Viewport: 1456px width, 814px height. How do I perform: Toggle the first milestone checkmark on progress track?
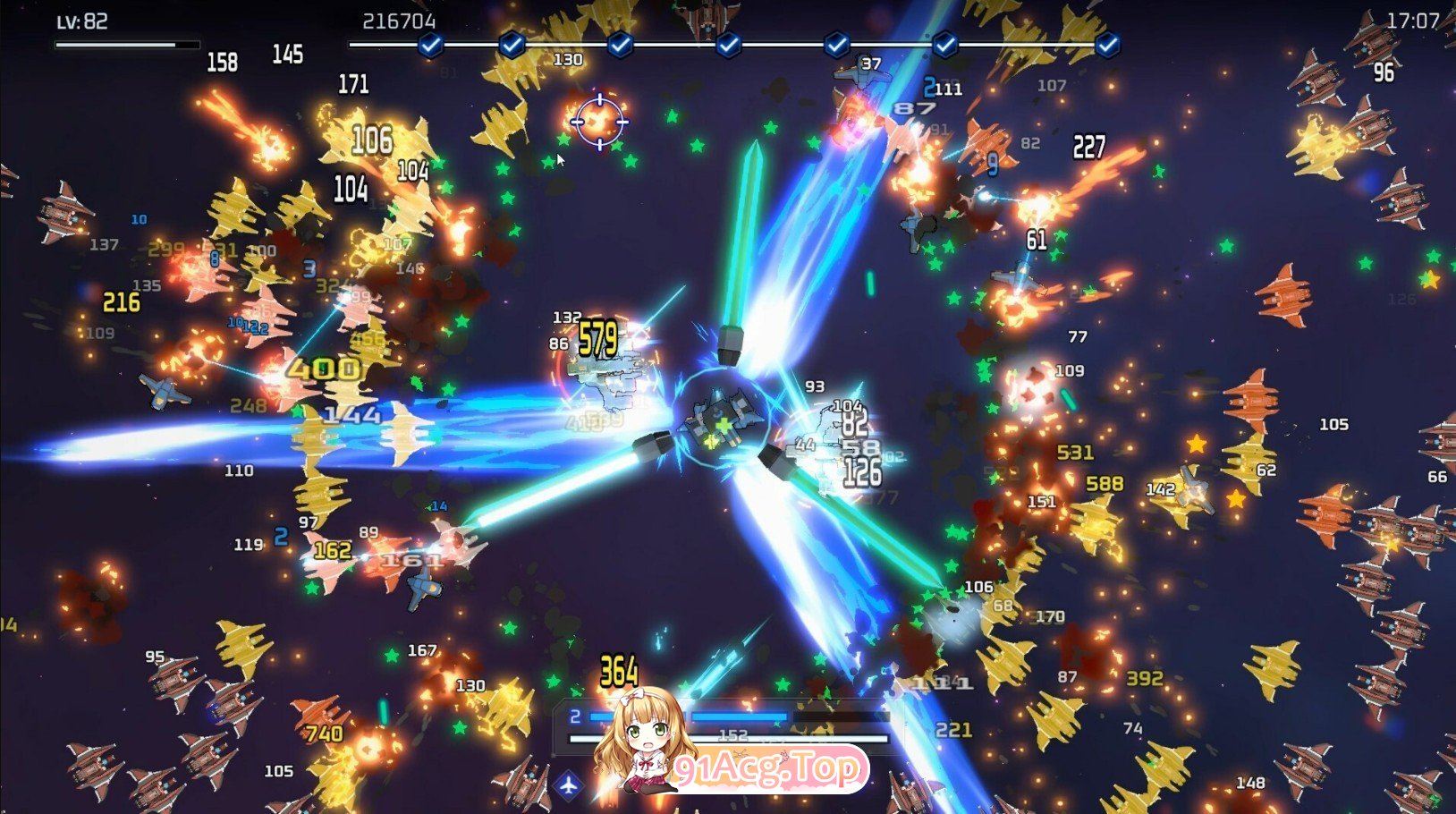click(431, 42)
